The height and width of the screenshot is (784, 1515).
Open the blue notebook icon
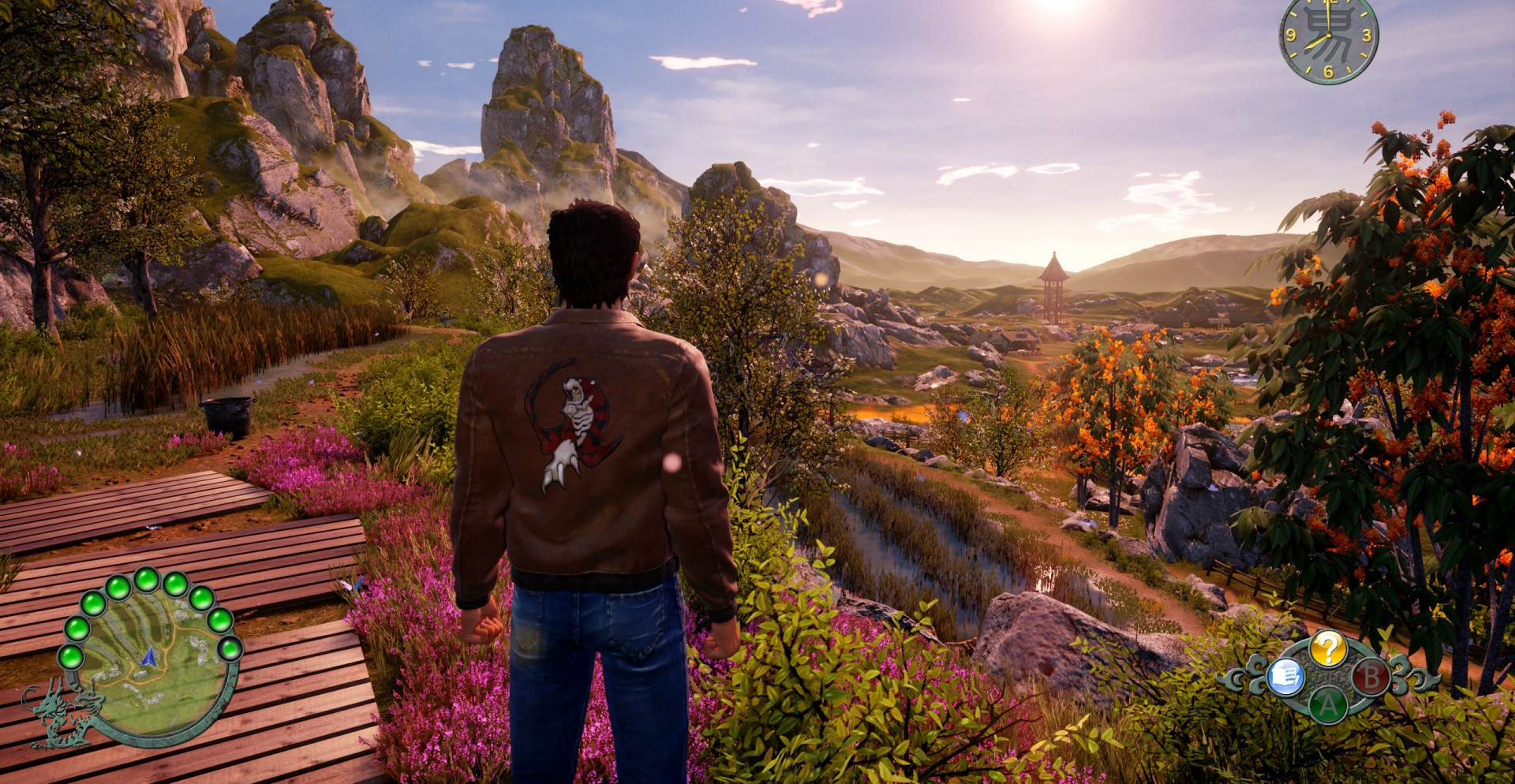point(1286,677)
